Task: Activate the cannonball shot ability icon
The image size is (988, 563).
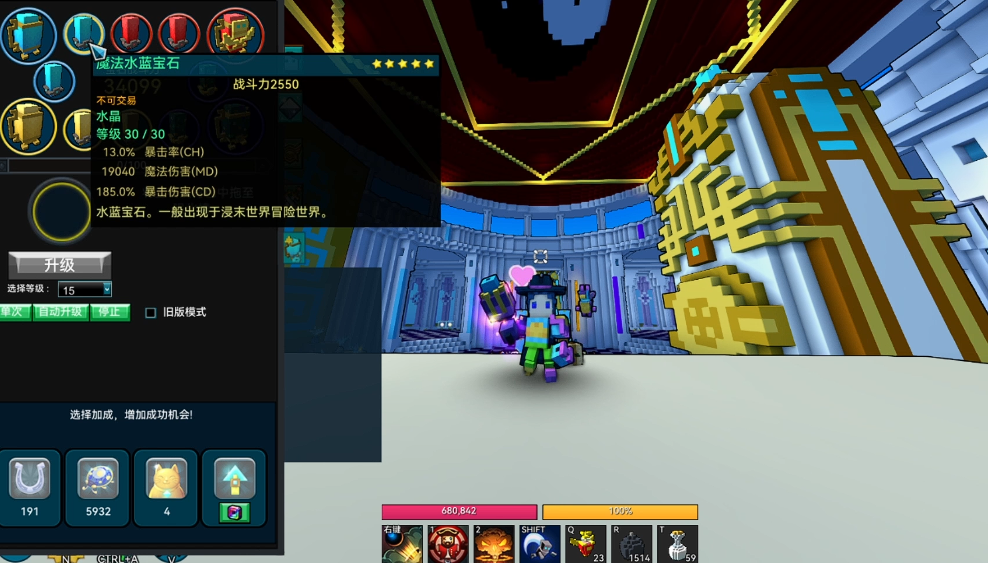Action: (x=402, y=544)
